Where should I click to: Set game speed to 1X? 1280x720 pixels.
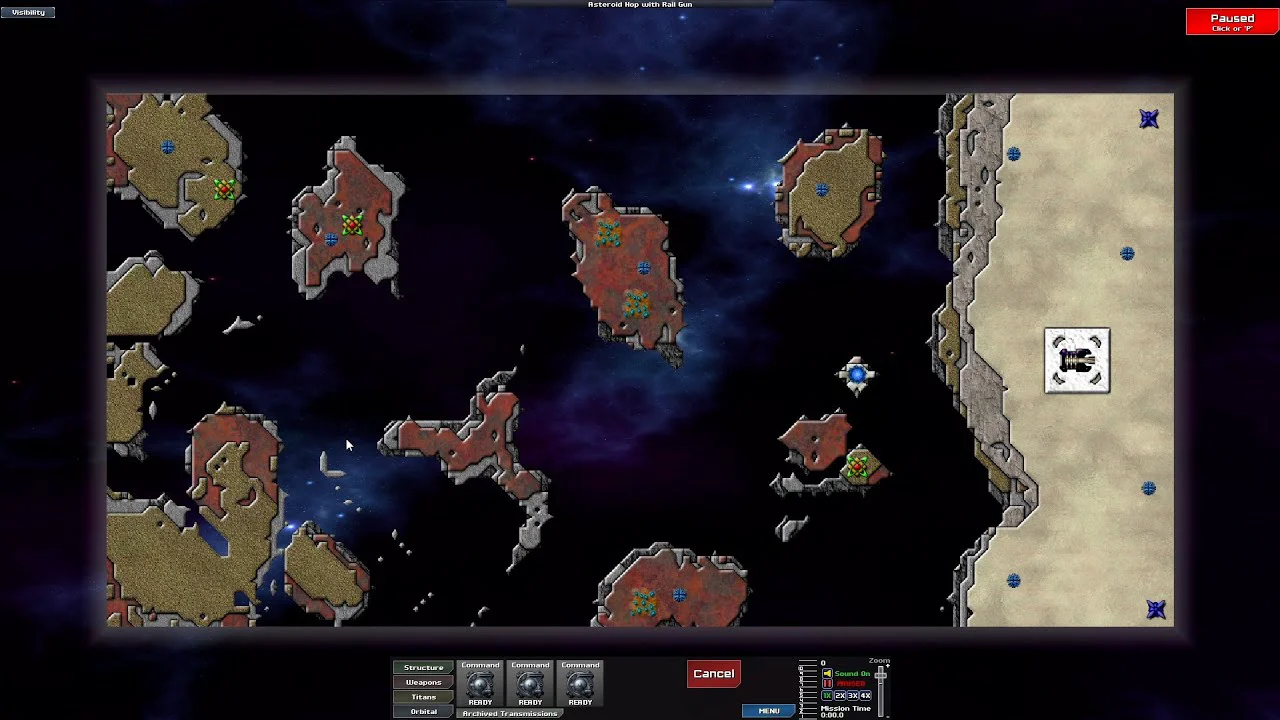pyautogui.click(x=827, y=695)
